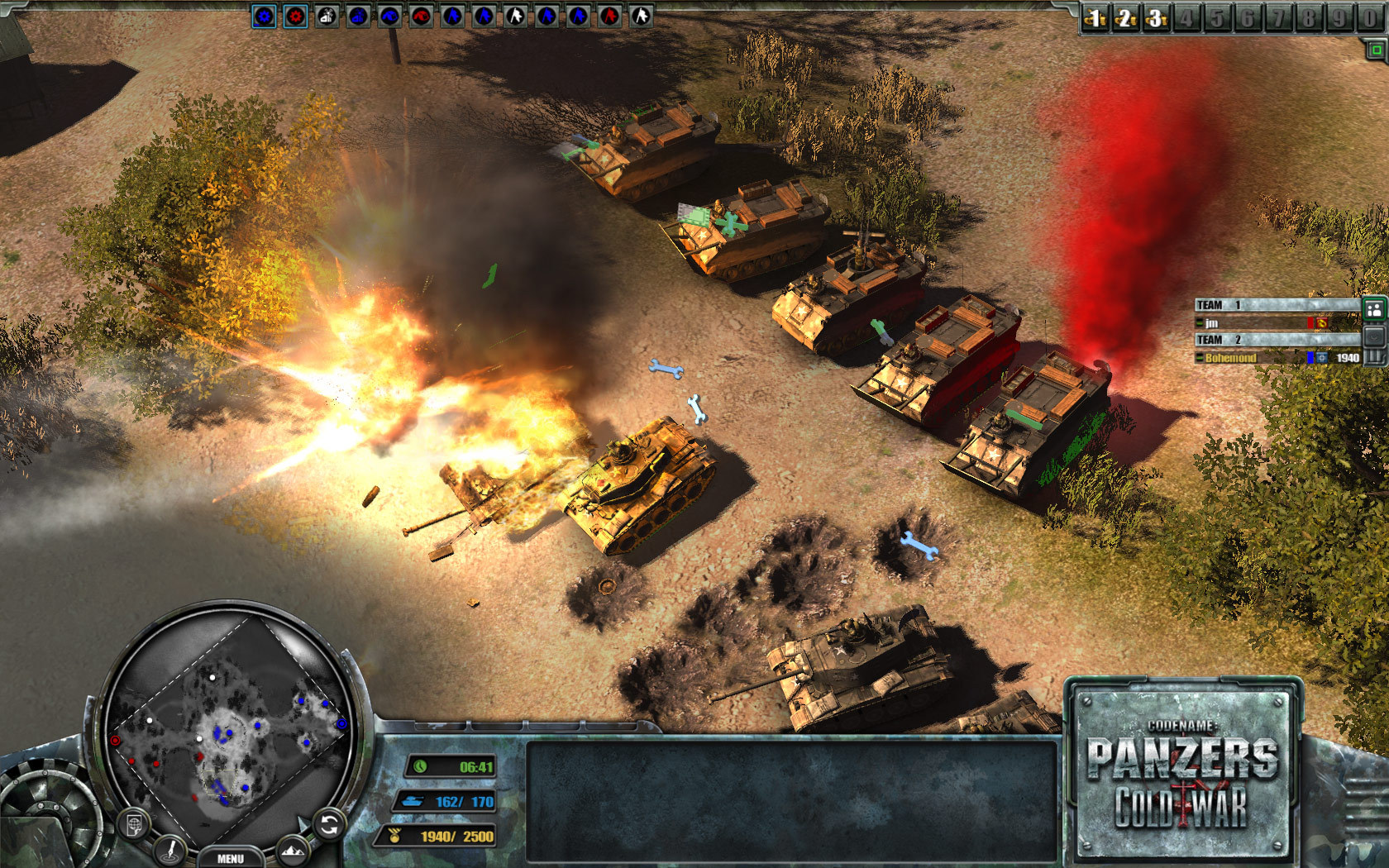This screenshot has height=868, width=1389.
Task: Select the blue gear unit icon
Action: click(262, 16)
